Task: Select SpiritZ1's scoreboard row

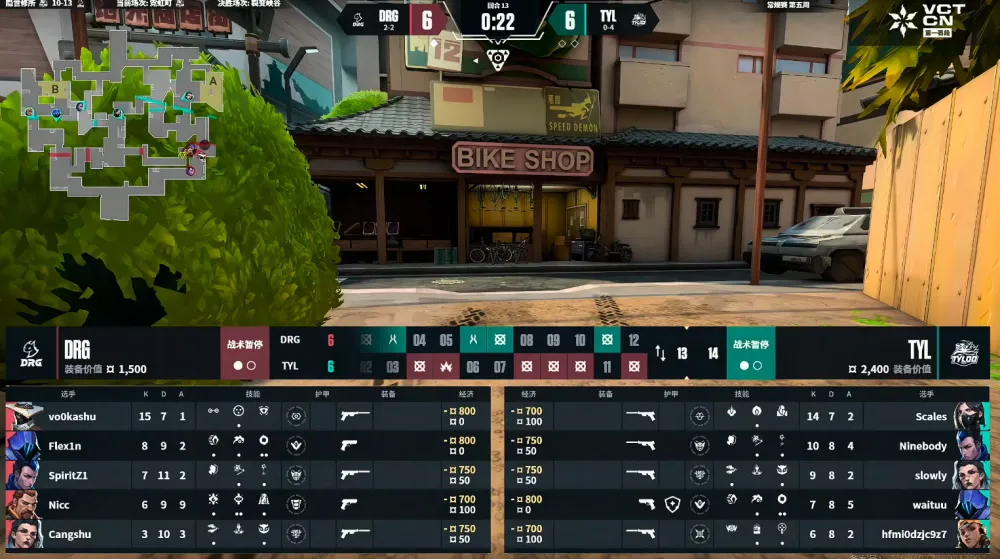Action: 248,475
